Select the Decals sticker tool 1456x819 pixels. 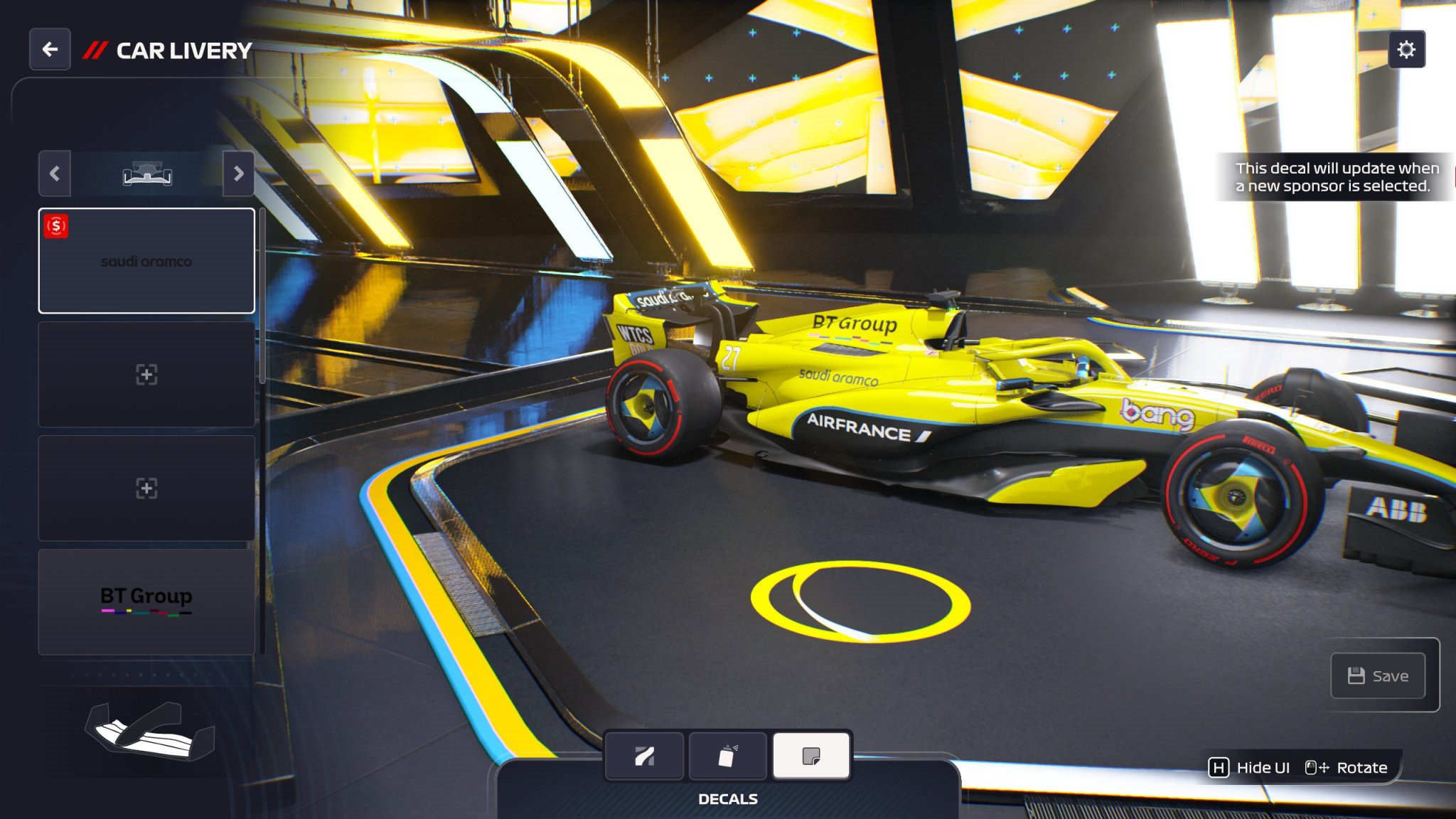click(811, 756)
